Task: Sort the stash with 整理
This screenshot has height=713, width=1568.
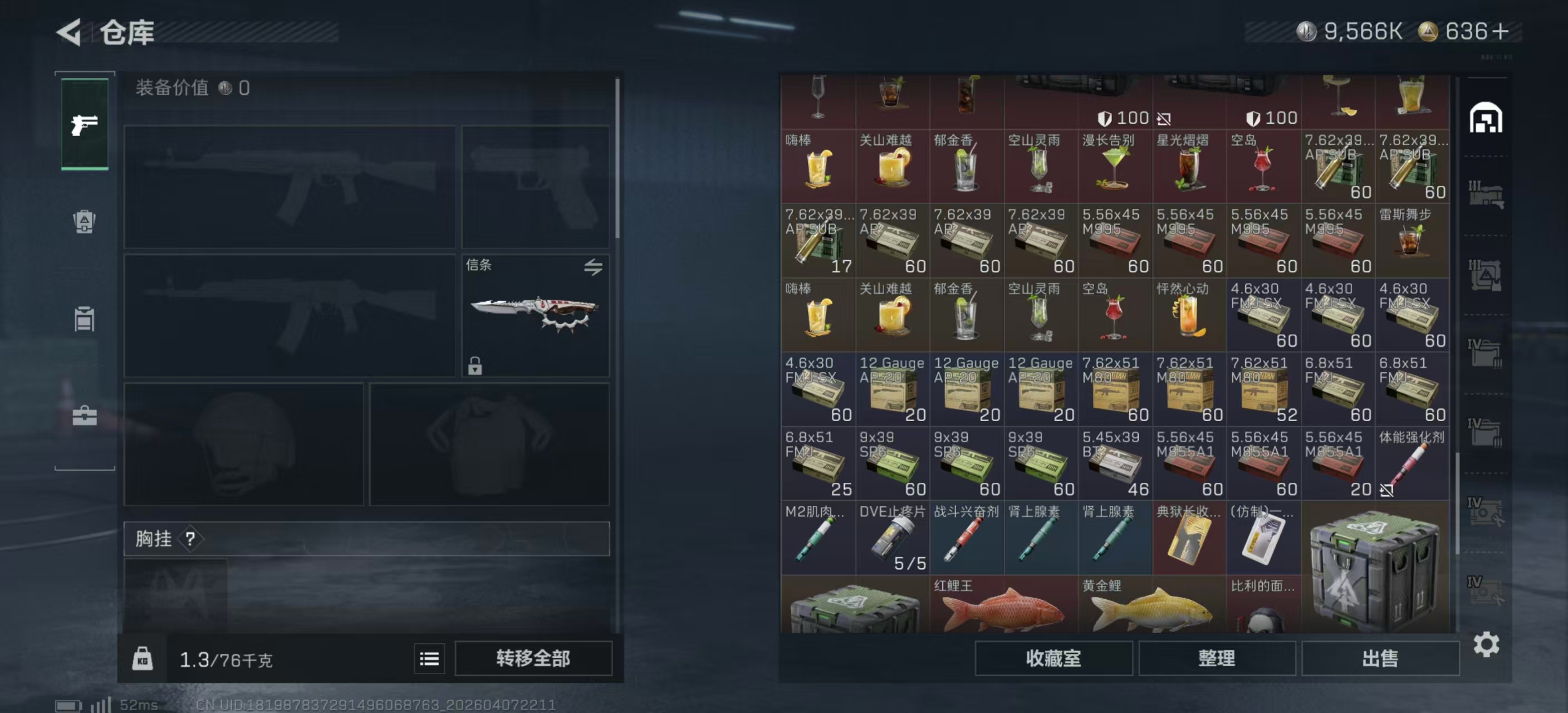Action: coord(1216,658)
